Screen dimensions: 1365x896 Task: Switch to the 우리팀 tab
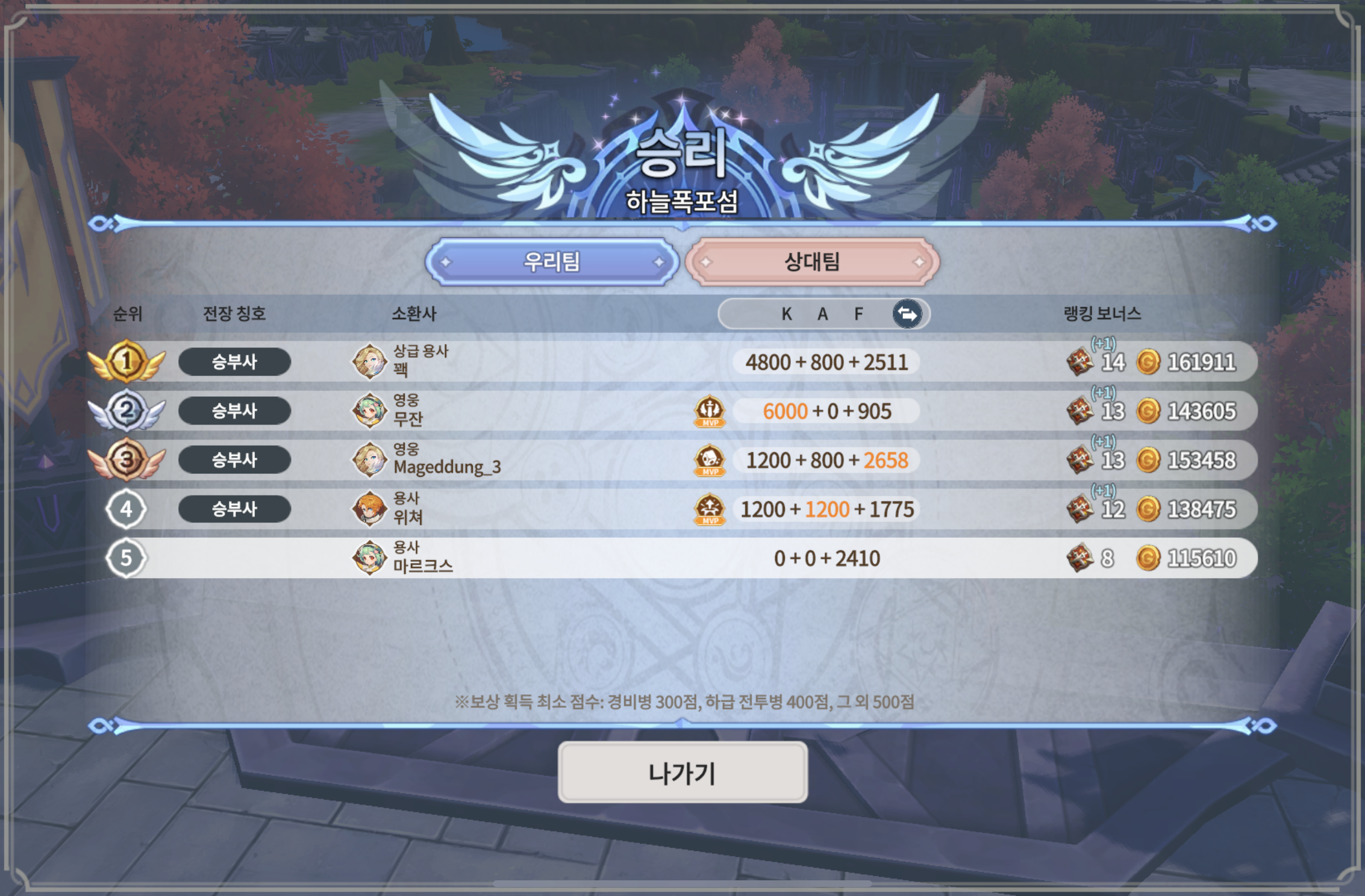552,262
